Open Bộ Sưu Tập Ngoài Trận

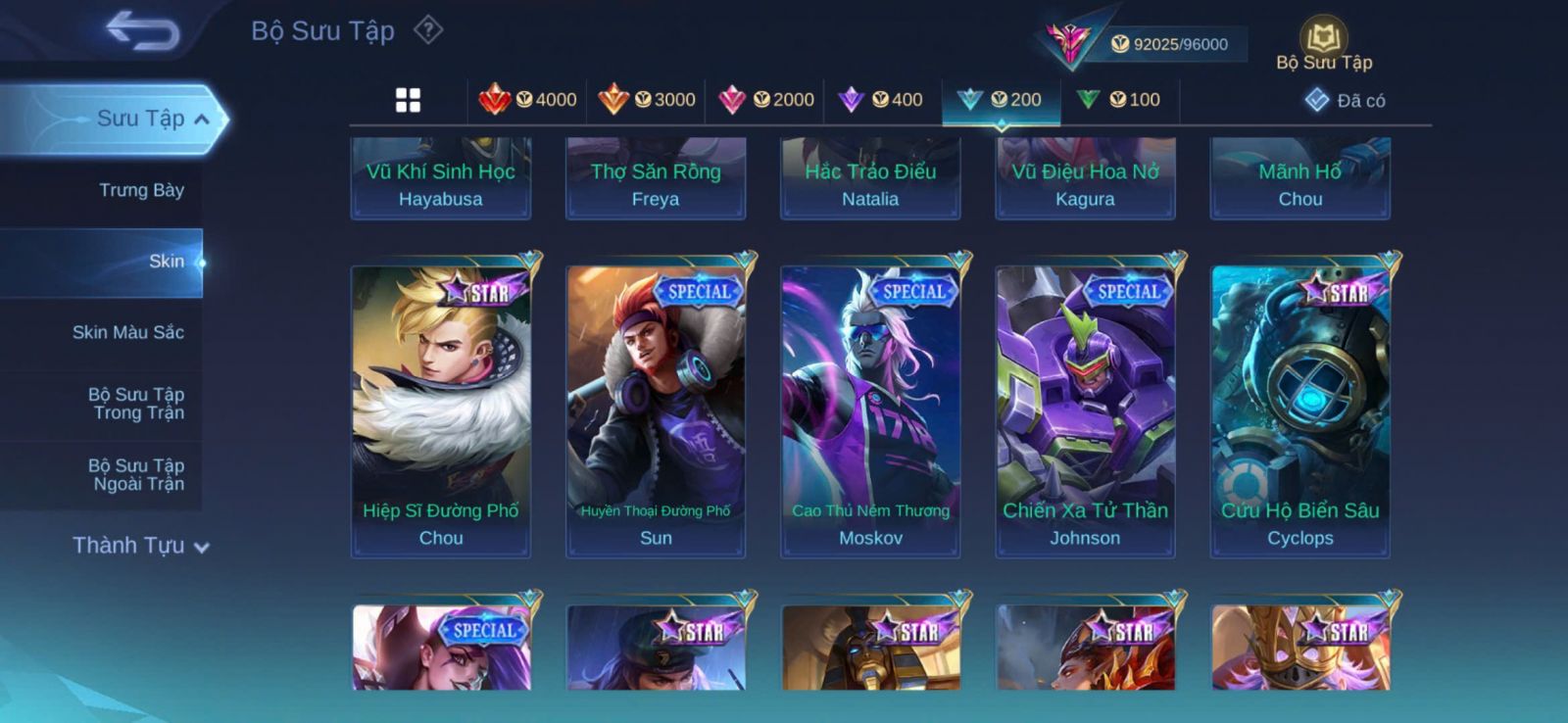pos(136,474)
